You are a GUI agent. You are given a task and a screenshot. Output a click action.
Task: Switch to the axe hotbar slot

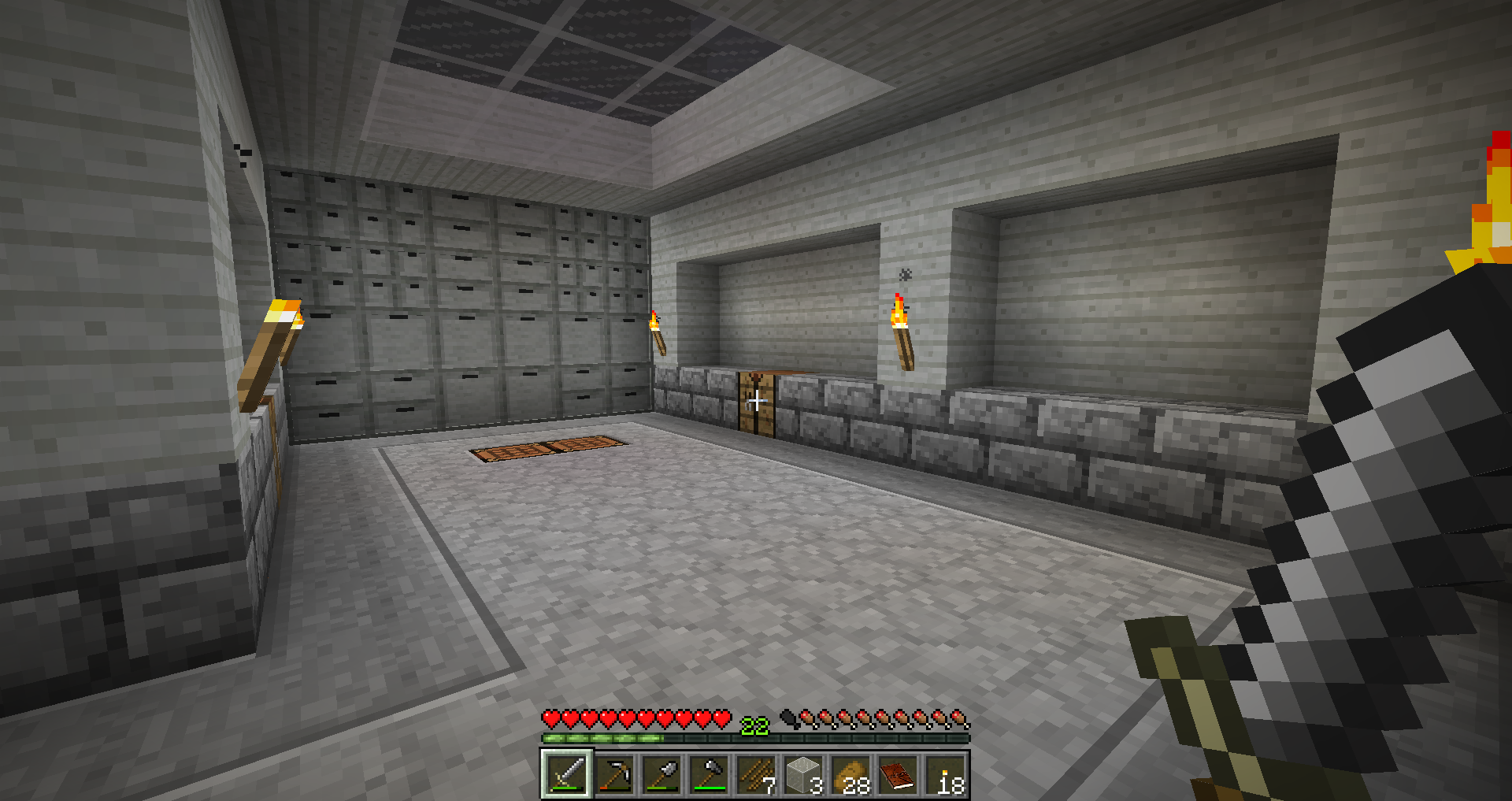coord(708,774)
